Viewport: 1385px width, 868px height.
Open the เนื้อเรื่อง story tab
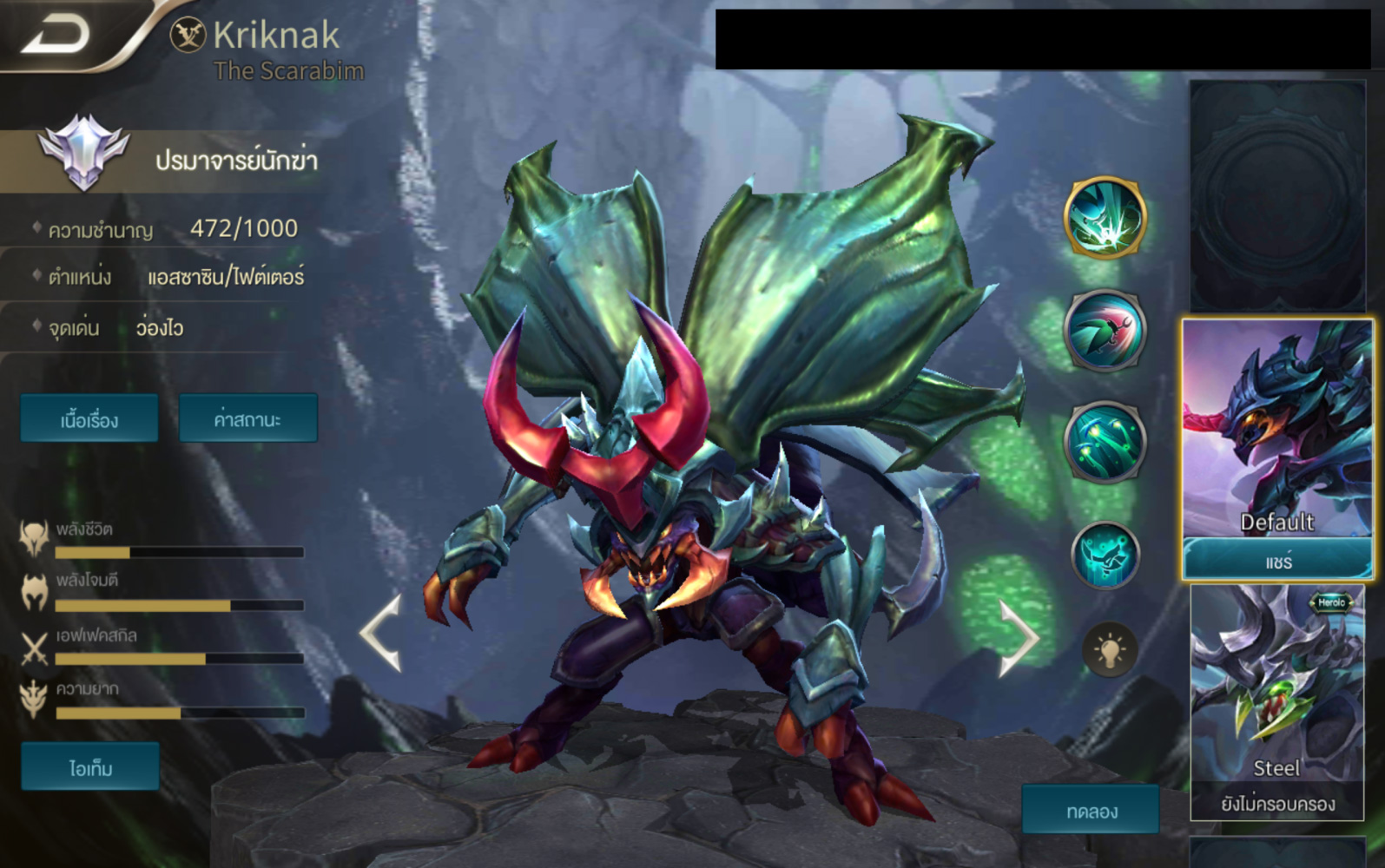click(x=89, y=418)
